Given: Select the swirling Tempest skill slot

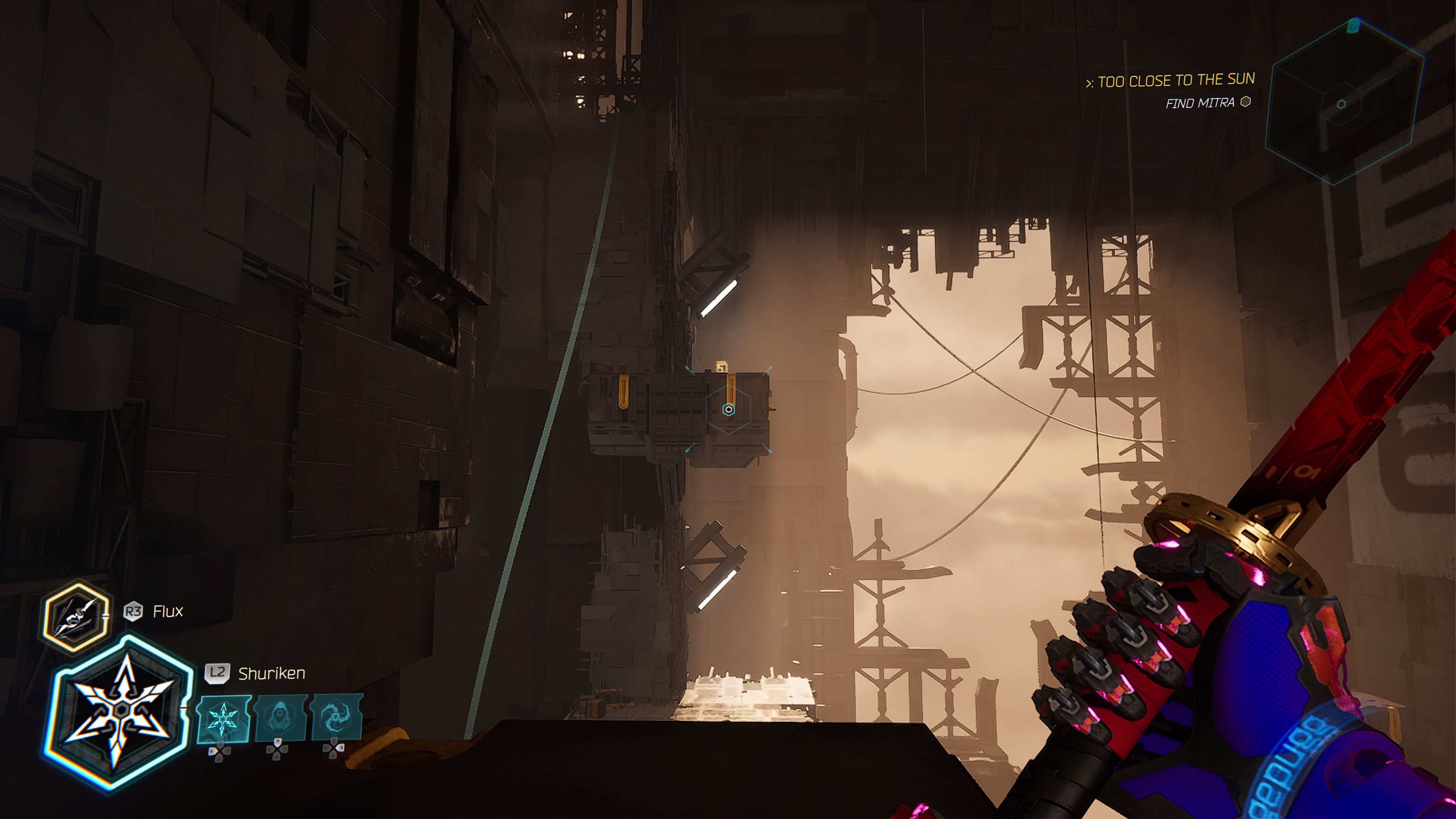Looking at the screenshot, I should click(x=336, y=717).
